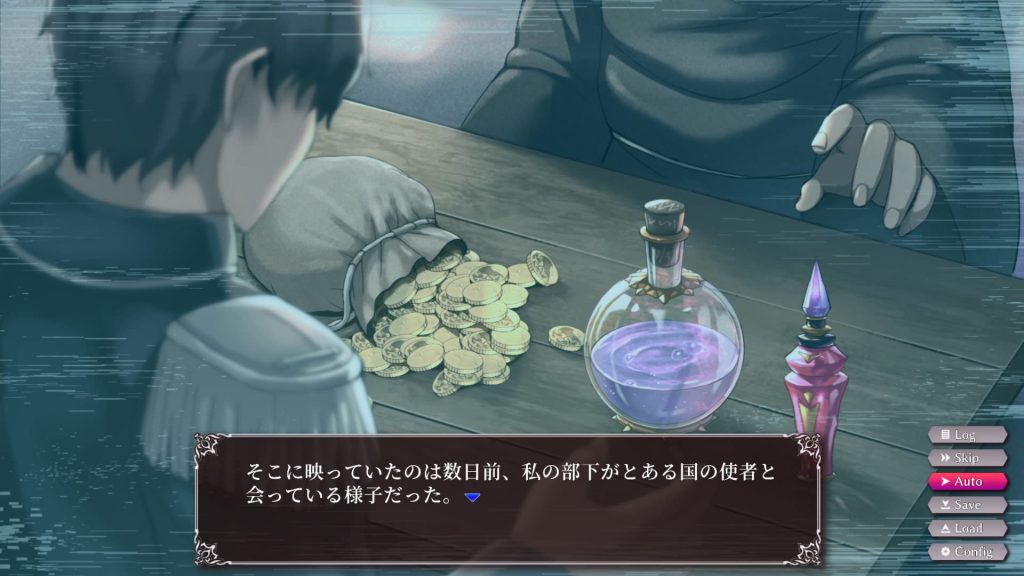1024x576 pixels.
Task: Open the Log backlog button
Action: pos(966,435)
